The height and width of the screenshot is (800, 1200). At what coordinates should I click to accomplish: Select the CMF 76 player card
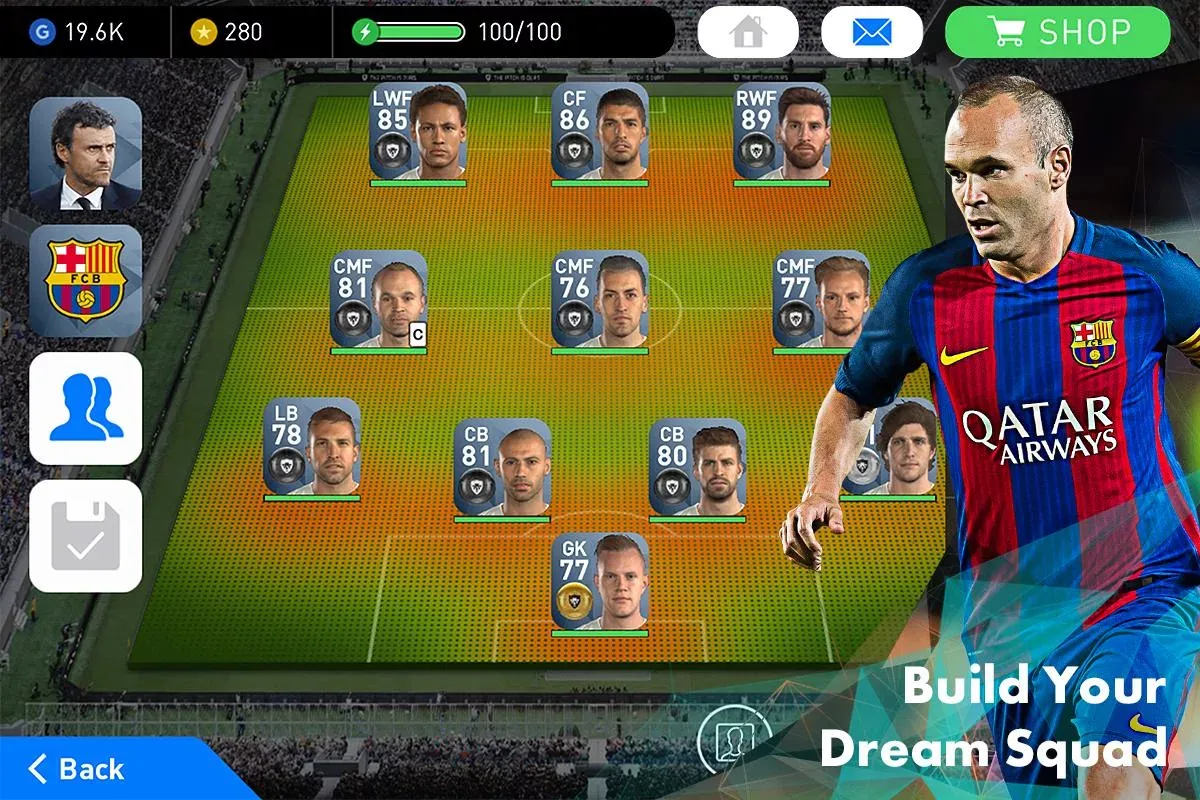[x=600, y=300]
